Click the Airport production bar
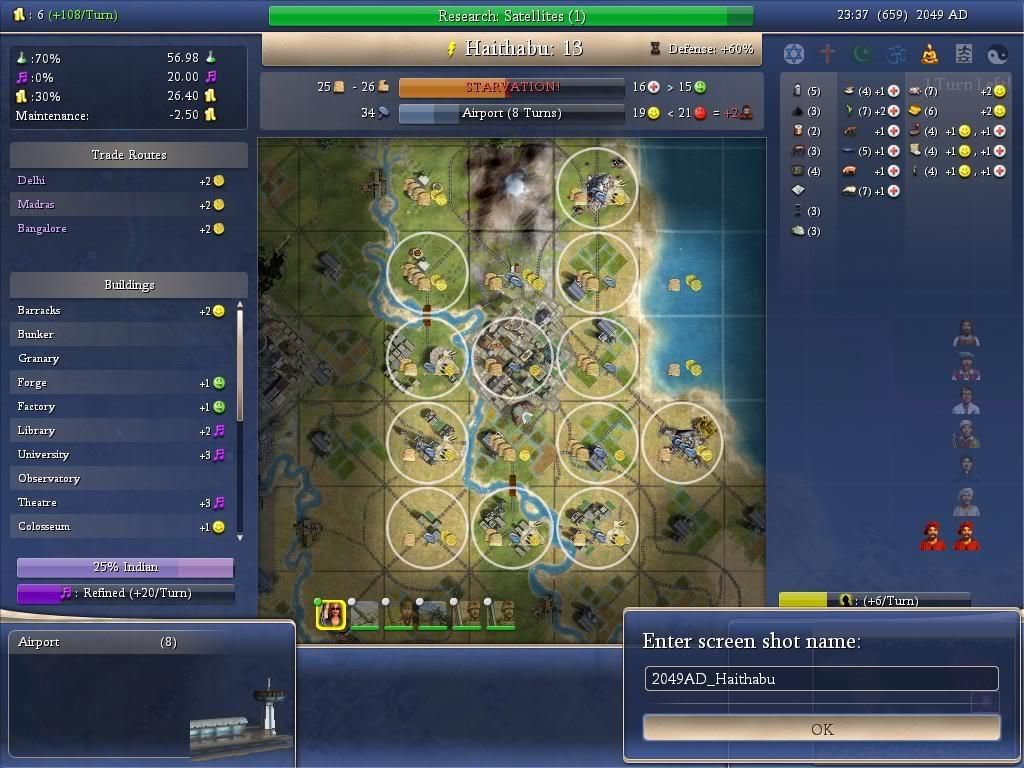 [511, 113]
